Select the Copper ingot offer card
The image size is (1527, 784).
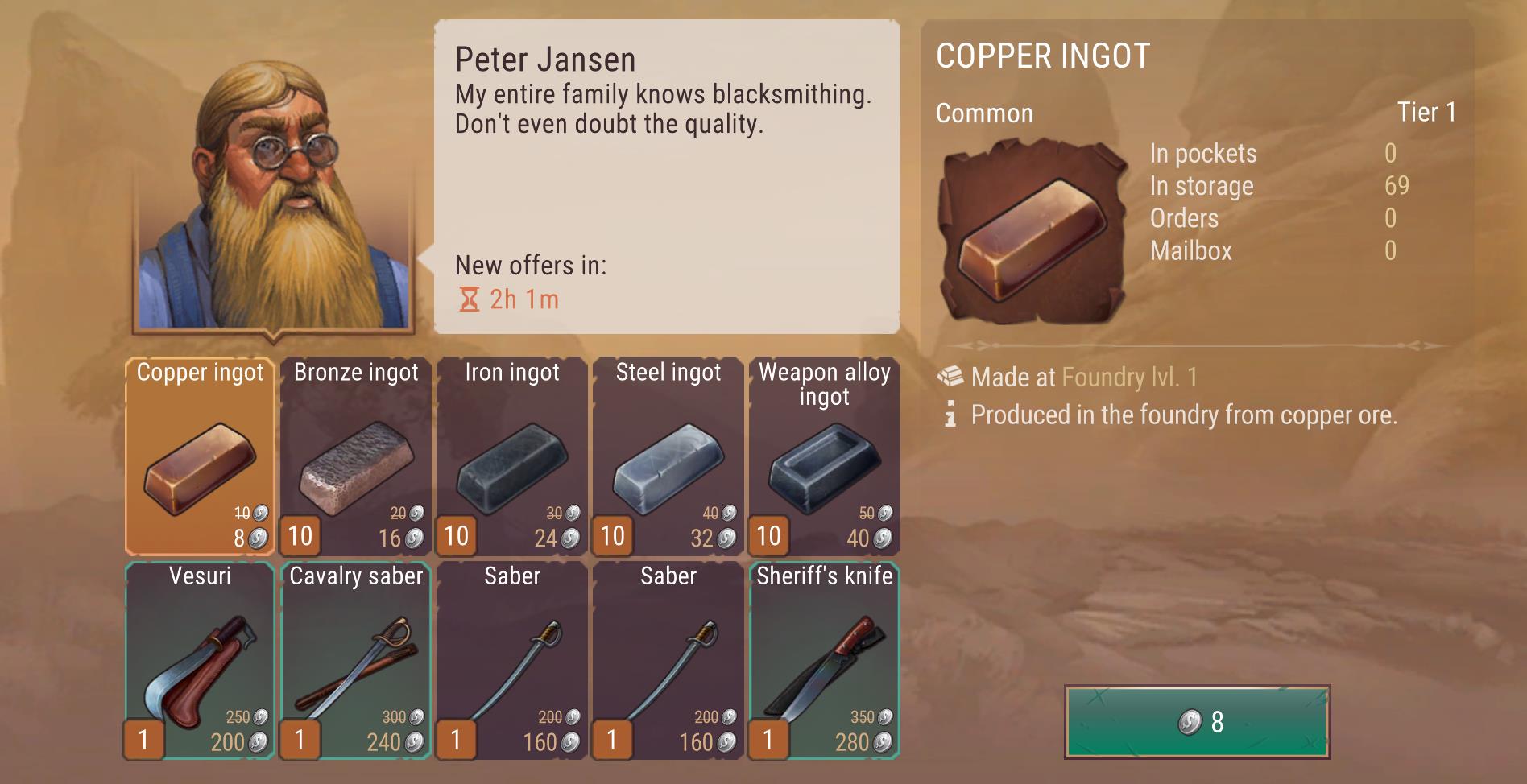point(198,455)
